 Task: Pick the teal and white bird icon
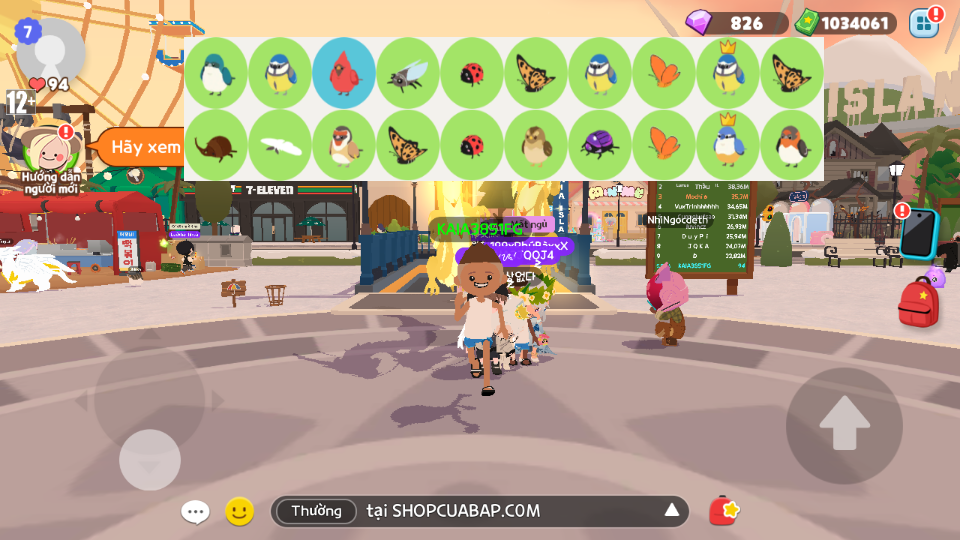216,73
